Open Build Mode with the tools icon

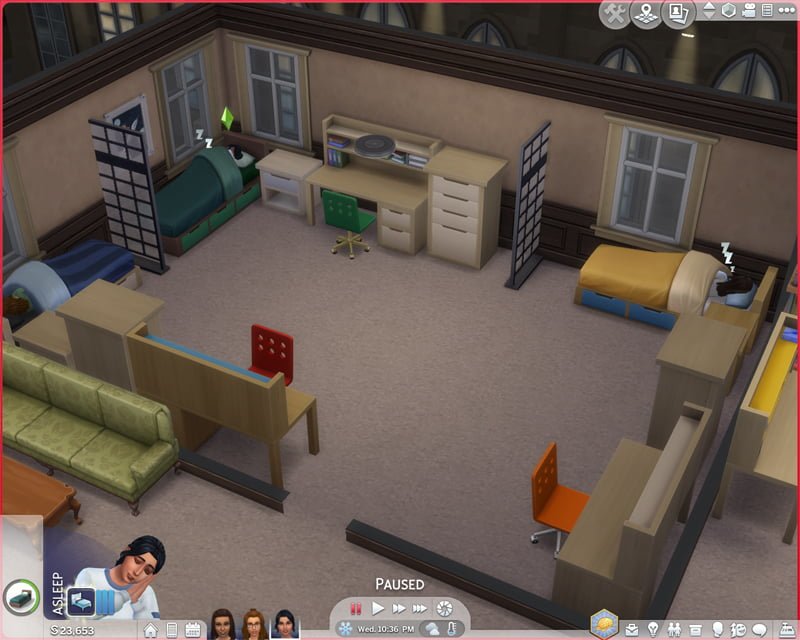(615, 12)
